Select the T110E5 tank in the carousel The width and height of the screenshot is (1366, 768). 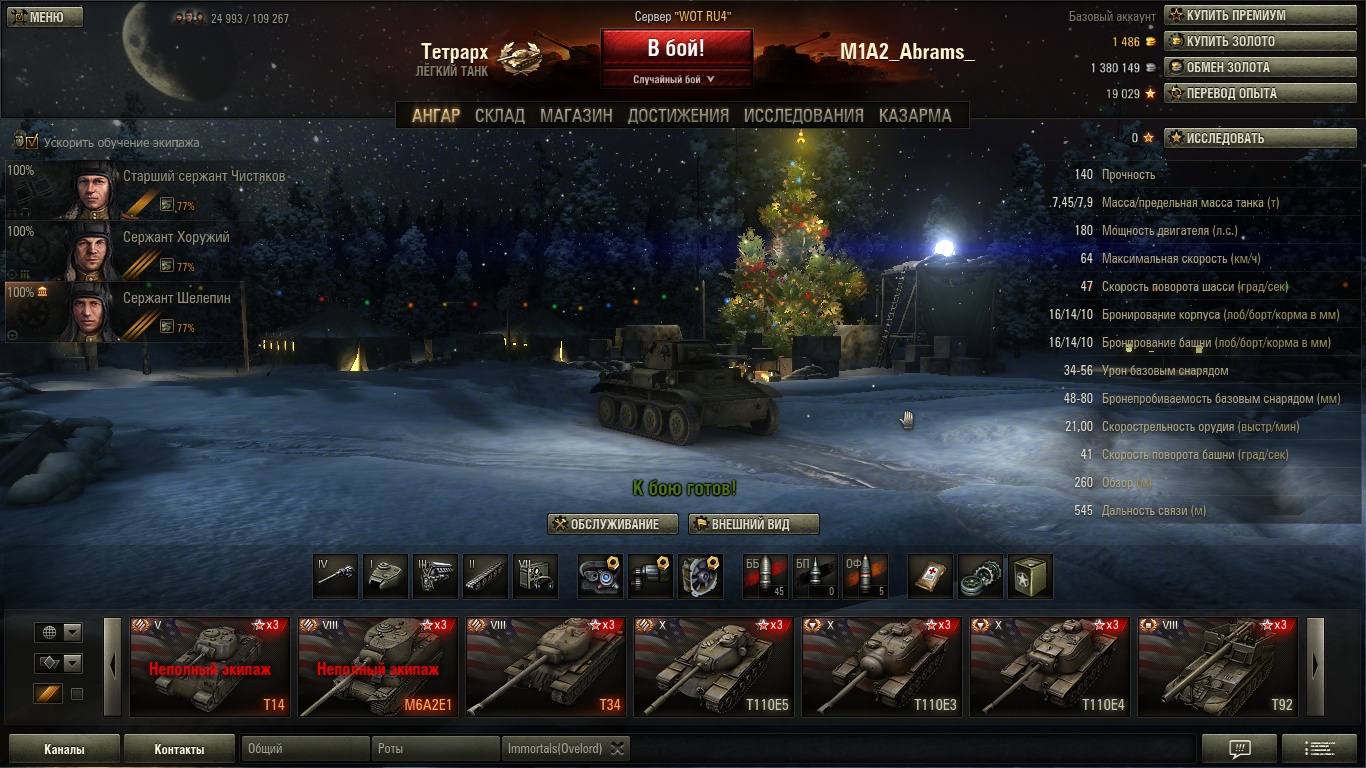714,667
